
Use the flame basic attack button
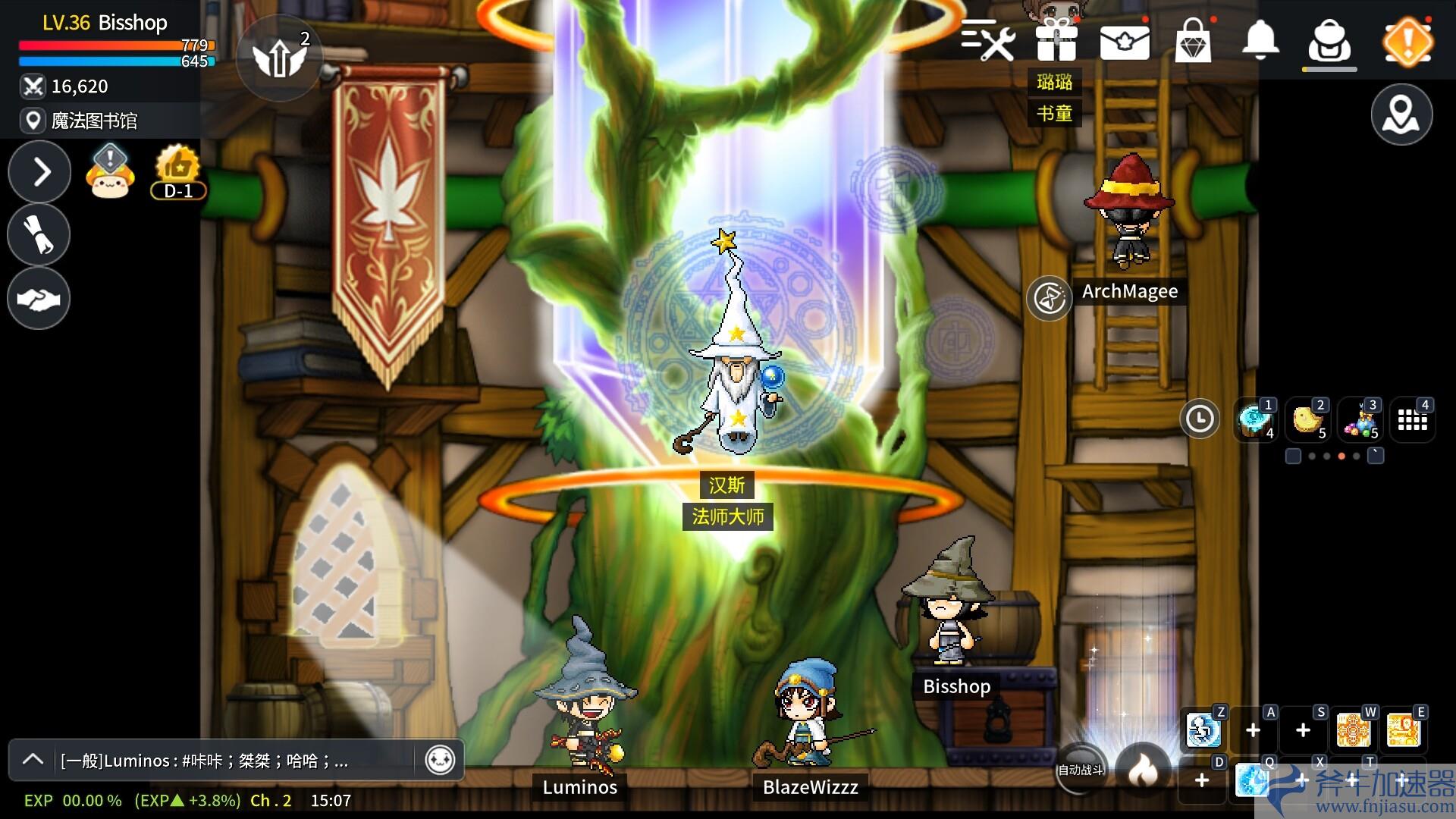(1143, 770)
